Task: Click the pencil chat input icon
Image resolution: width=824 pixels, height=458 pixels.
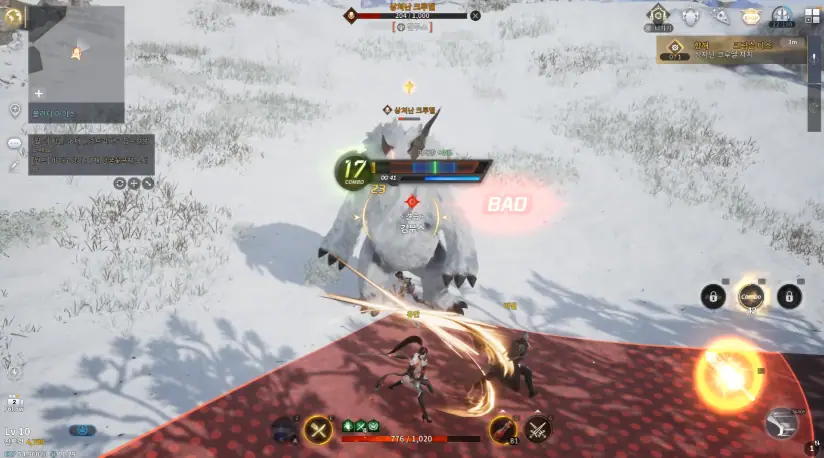Action: 14,165
